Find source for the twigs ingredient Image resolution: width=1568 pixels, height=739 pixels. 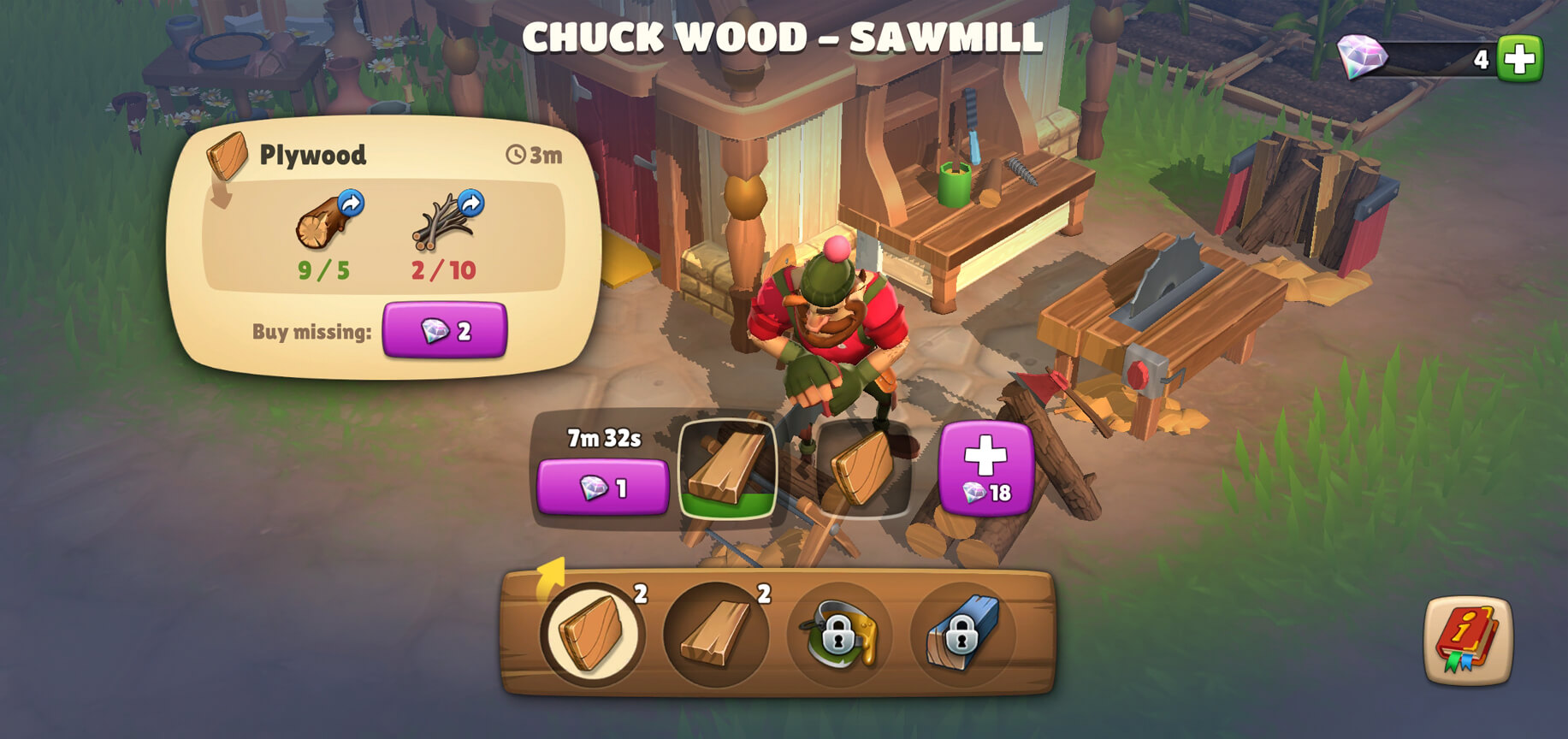point(470,204)
